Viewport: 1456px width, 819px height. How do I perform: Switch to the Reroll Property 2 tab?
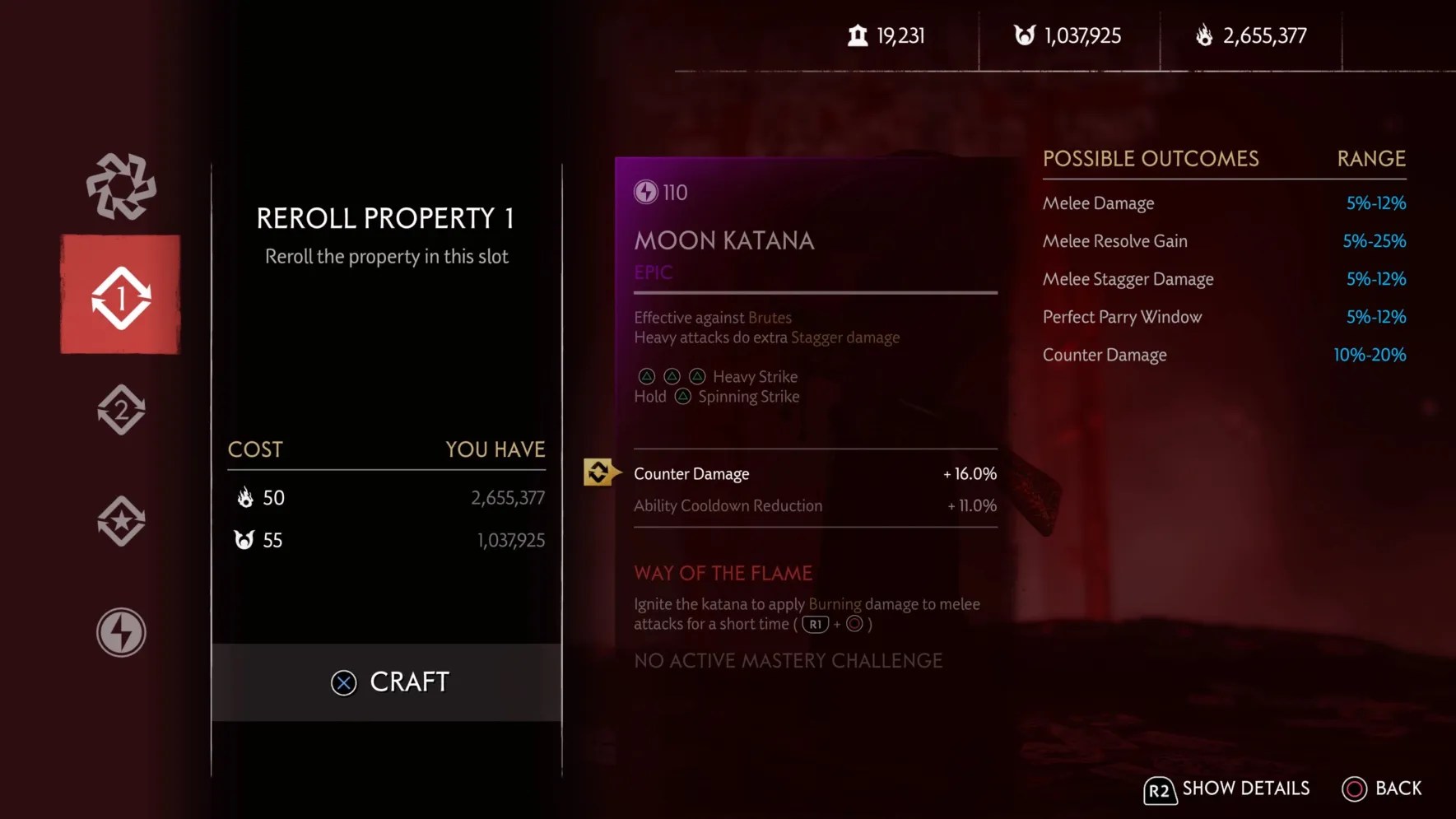coord(121,410)
